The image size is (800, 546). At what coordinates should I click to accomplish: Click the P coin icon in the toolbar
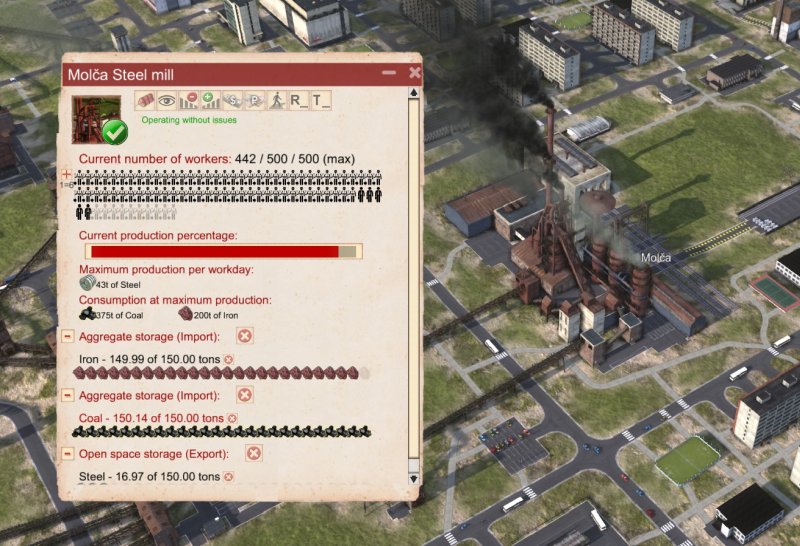(253, 100)
